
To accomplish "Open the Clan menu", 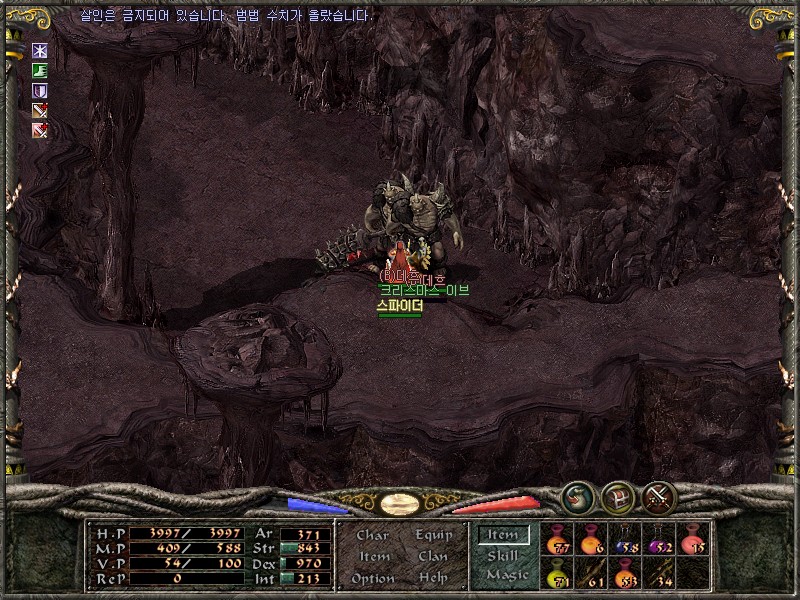I will (x=433, y=556).
